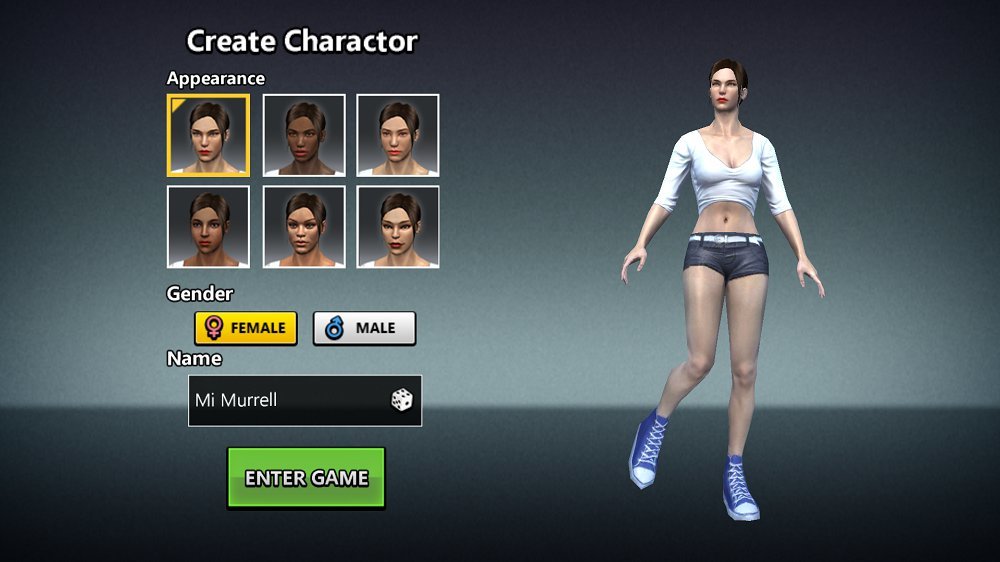Switch gender to Male

(364, 328)
